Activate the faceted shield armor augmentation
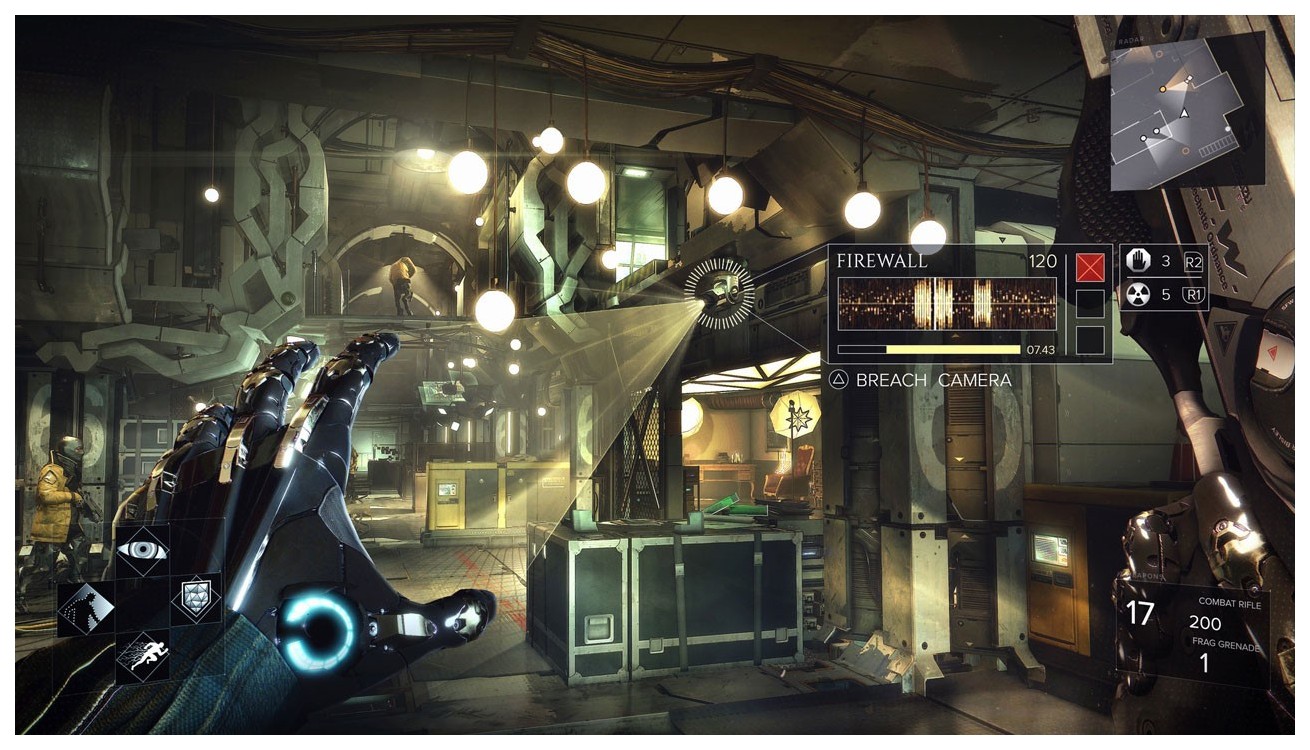The width and height of the screenshot is (1310, 750). (x=195, y=599)
